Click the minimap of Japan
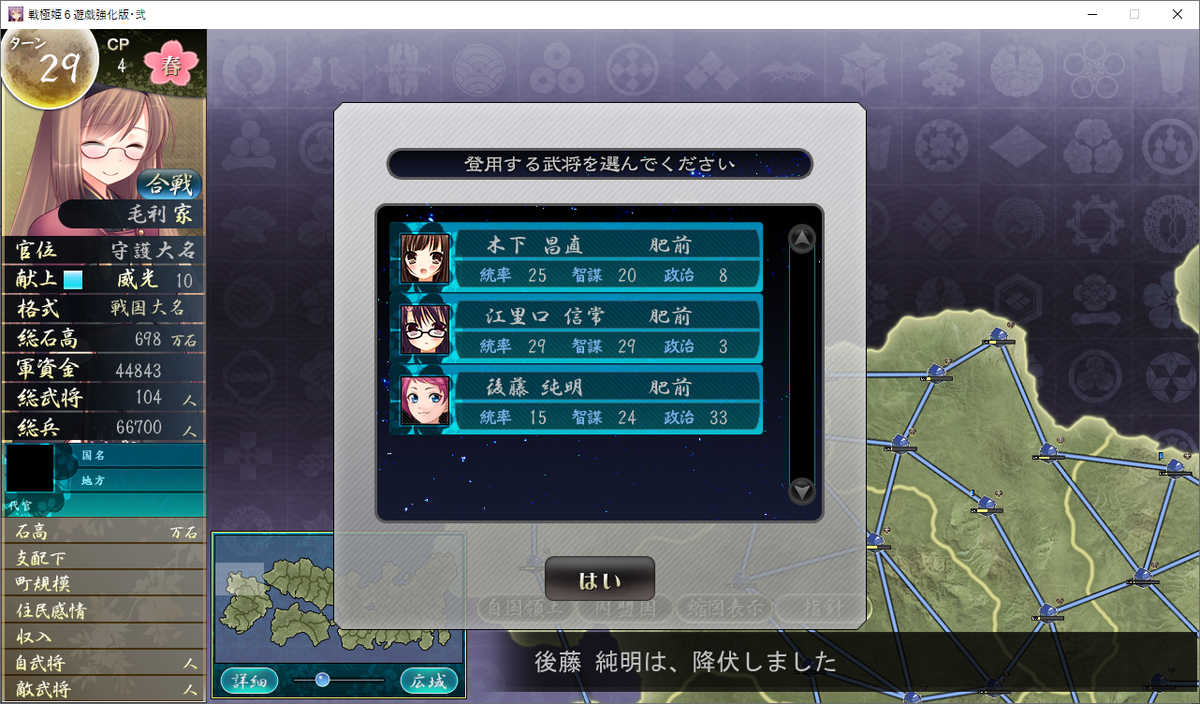1200x704 pixels. [x=338, y=597]
